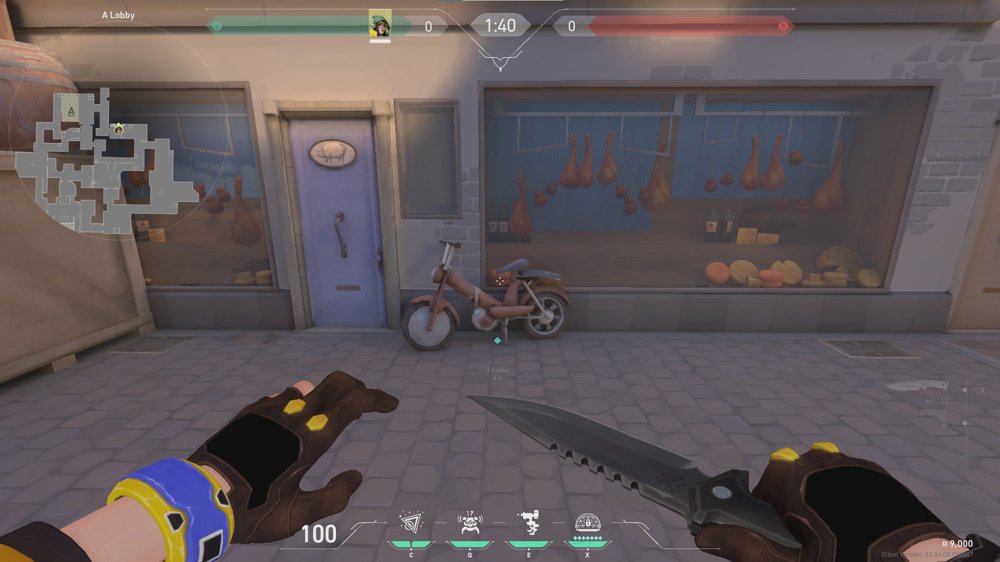The height and width of the screenshot is (562, 1000).
Task: Trigger the Lockdown ultimate dome icon
Action: click(x=587, y=522)
